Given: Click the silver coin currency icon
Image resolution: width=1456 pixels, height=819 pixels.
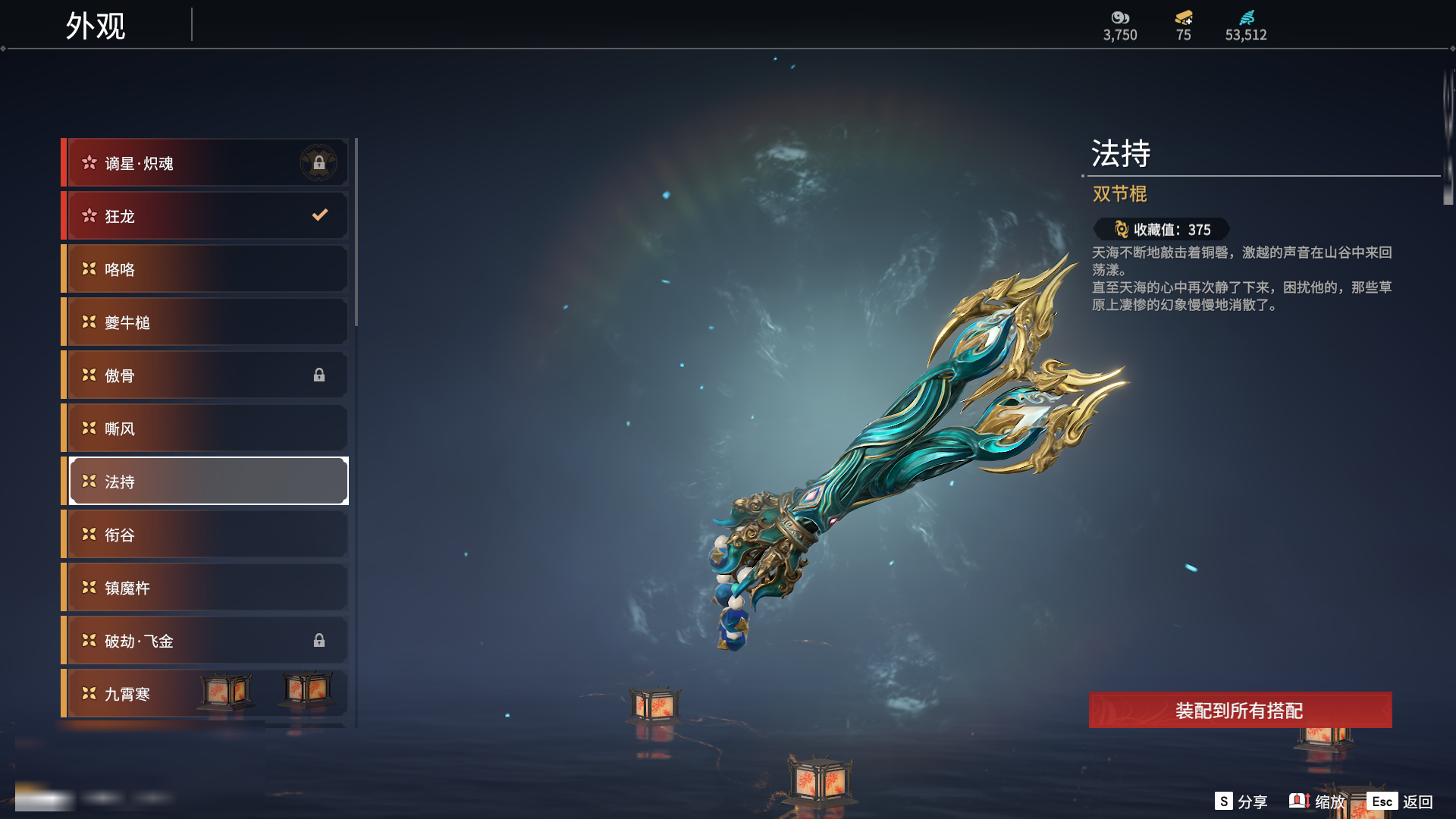Looking at the screenshot, I should click(1120, 17).
